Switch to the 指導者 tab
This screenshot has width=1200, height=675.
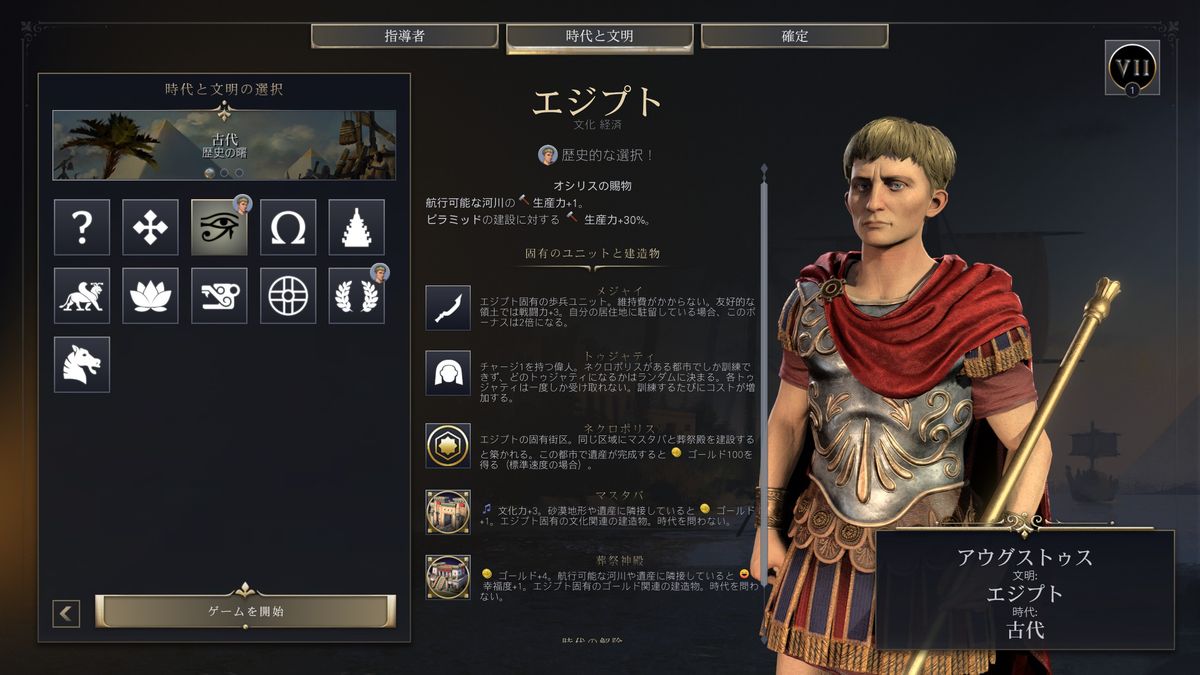point(404,36)
